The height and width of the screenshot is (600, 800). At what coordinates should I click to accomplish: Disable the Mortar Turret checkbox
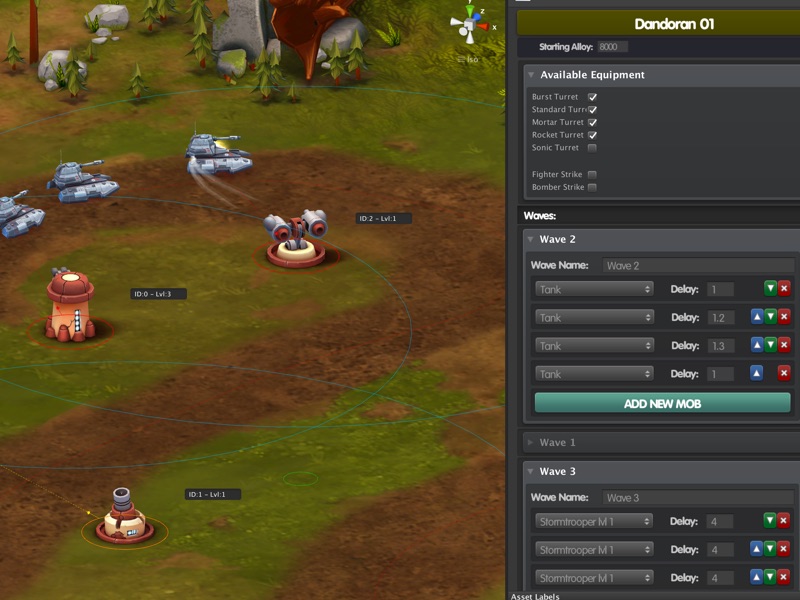point(592,122)
